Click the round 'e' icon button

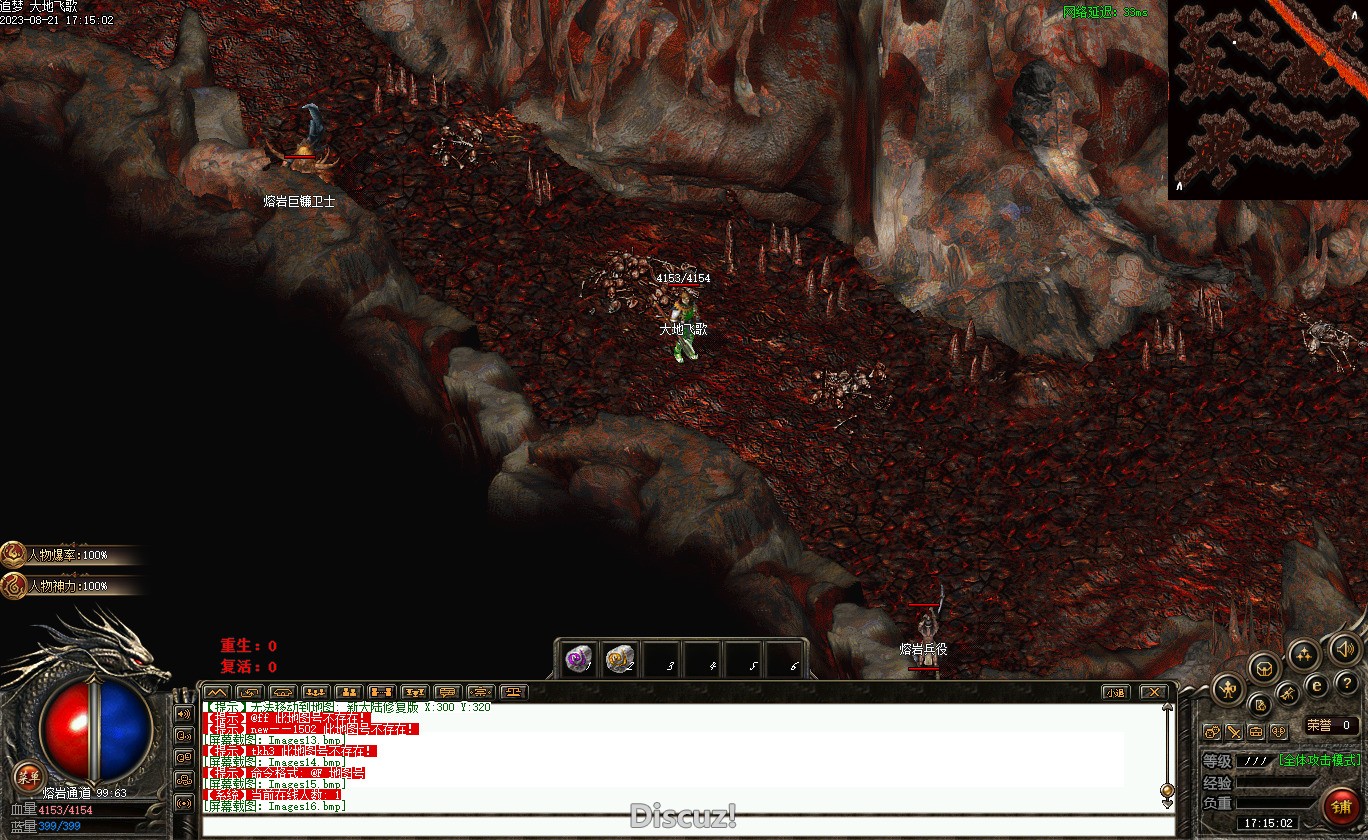(1317, 685)
